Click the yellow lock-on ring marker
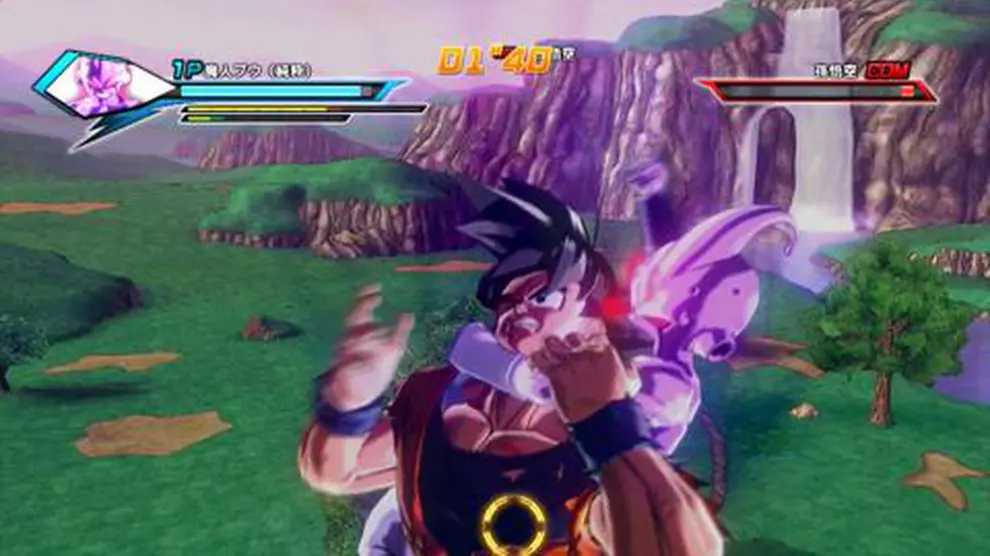 click(x=514, y=523)
